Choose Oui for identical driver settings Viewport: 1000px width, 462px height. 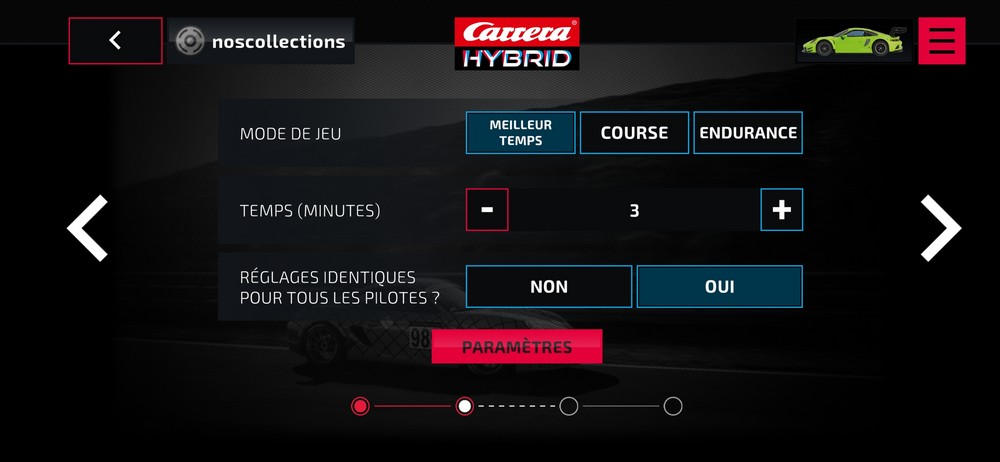point(719,287)
